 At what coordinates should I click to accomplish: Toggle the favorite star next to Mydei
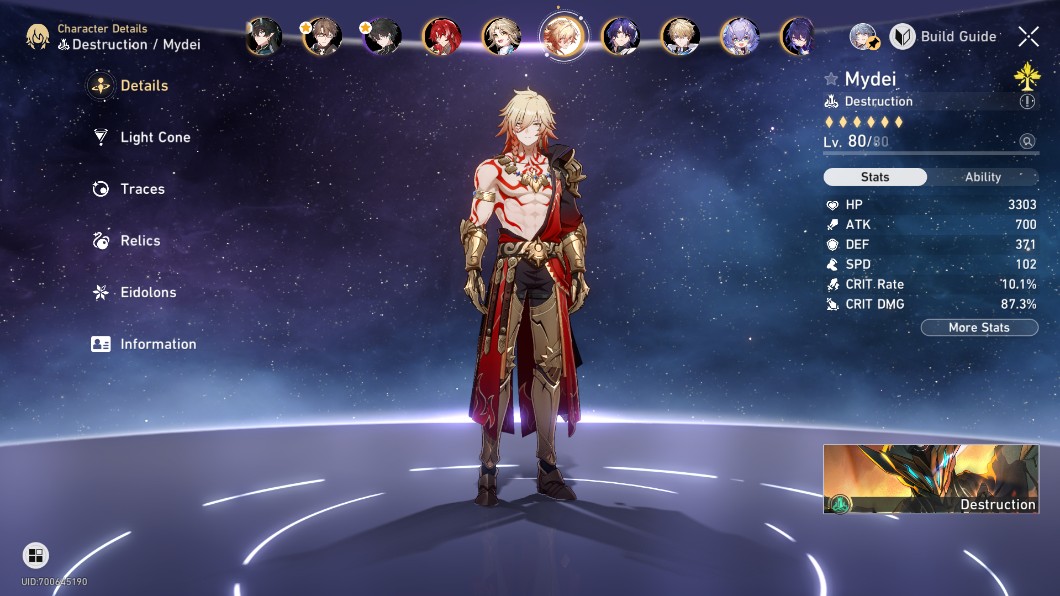[x=831, y=79]
